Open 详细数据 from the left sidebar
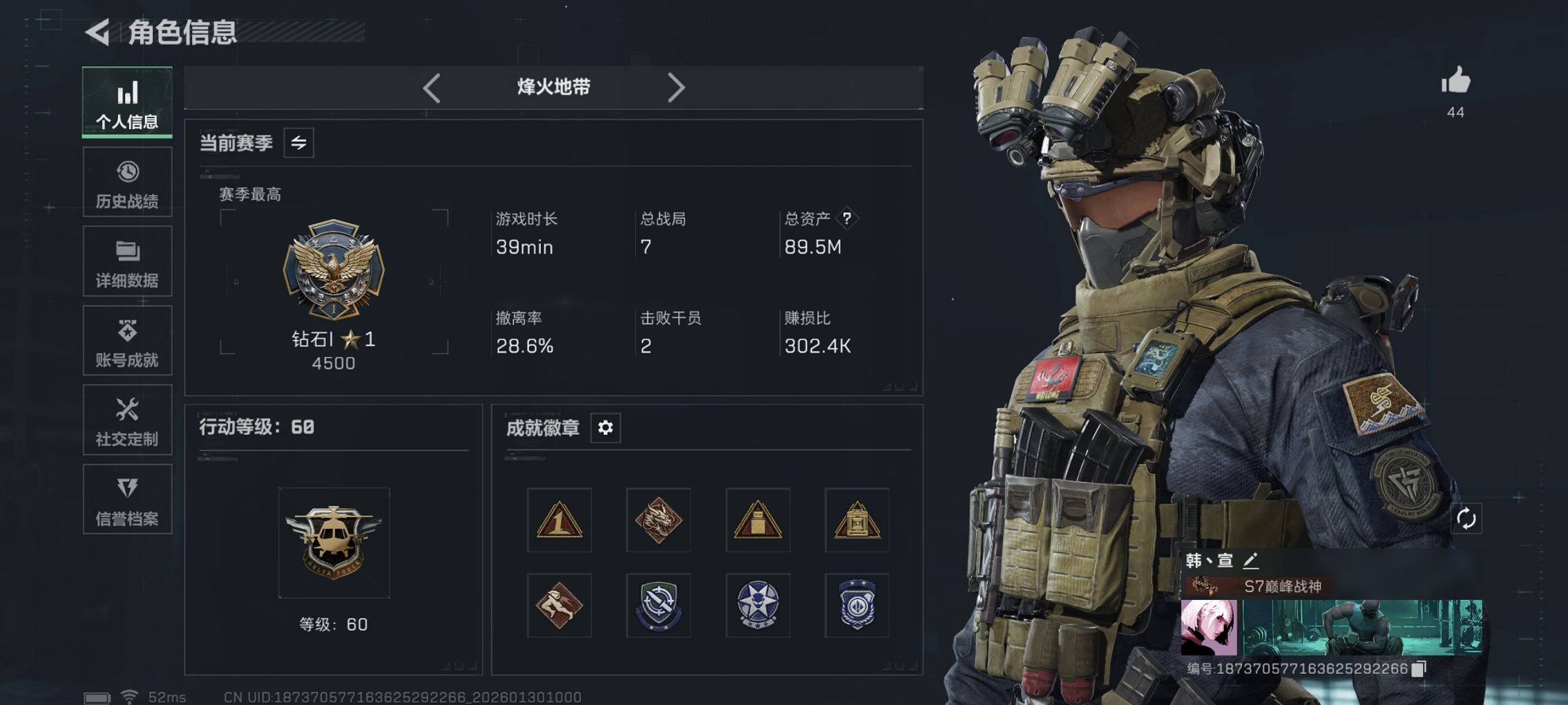The height and width of the screenshot is (705, 1568). click(x=126, y=261)
